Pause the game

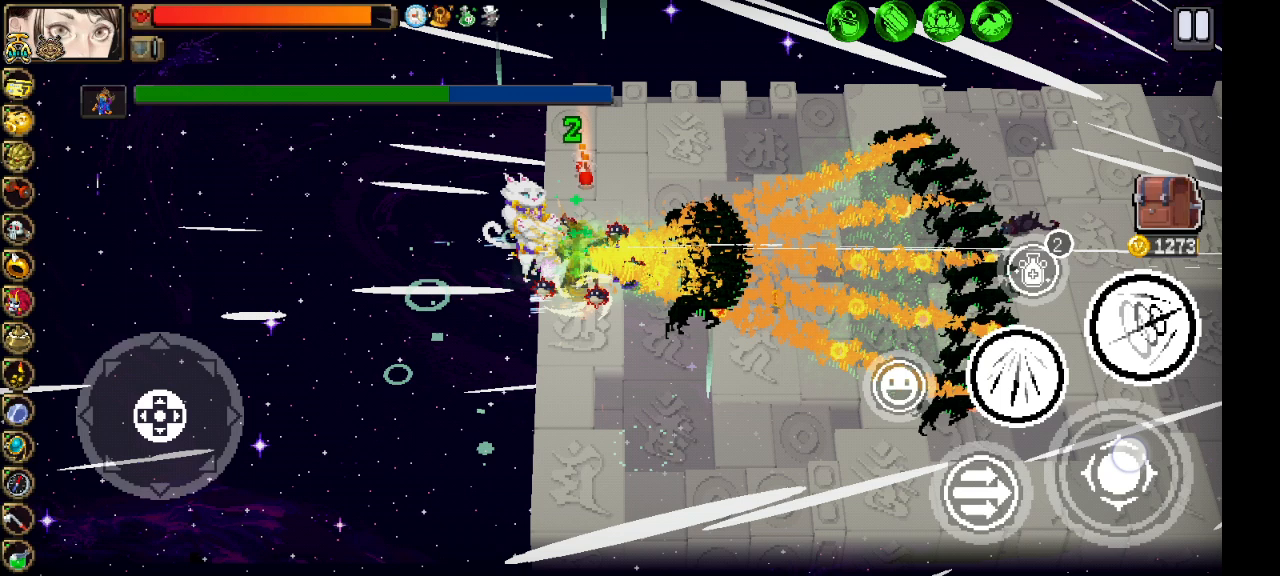pos(1193,26)
